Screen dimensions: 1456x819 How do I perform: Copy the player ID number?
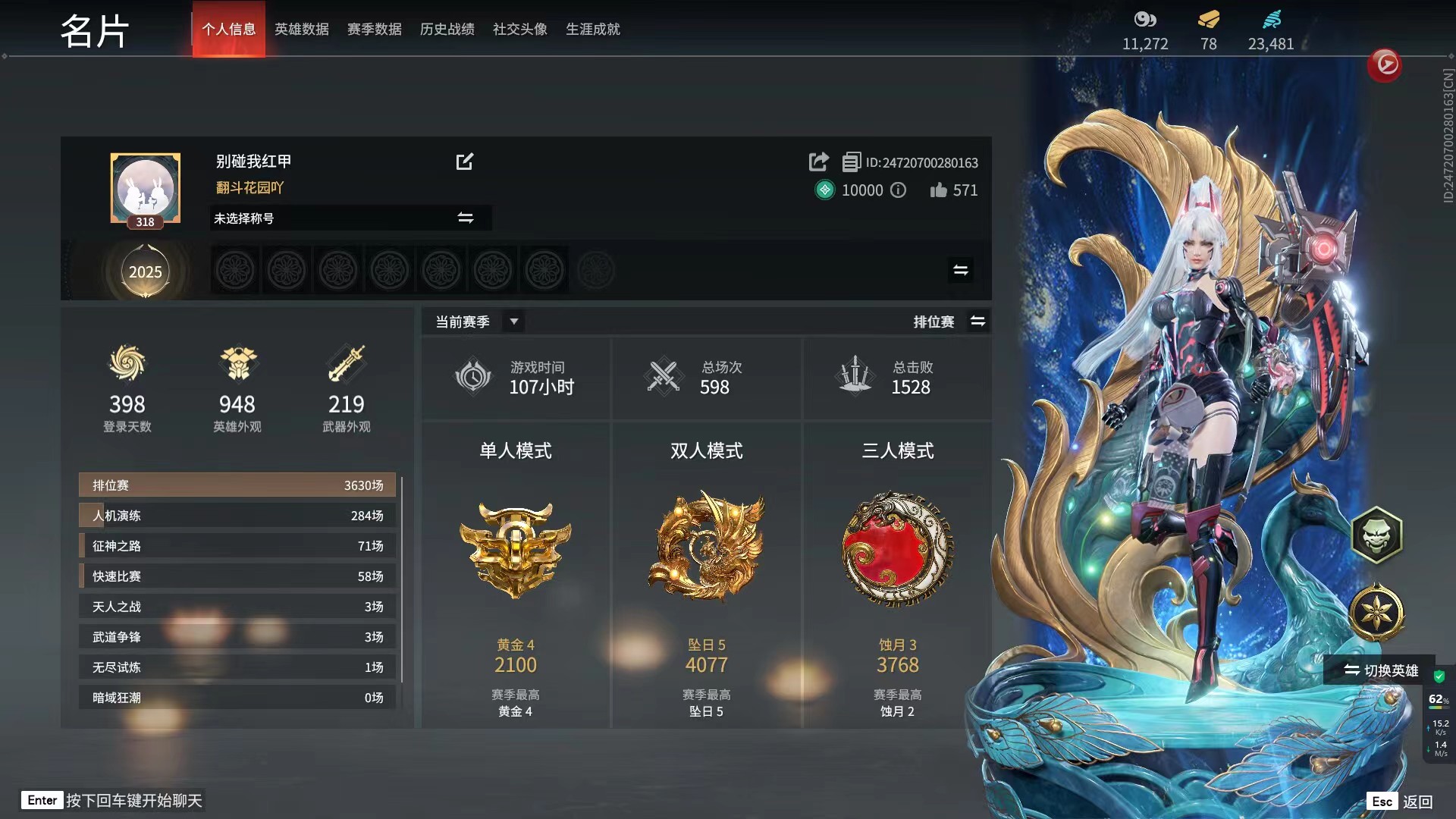pyautogui.click(x=851, y=162)
